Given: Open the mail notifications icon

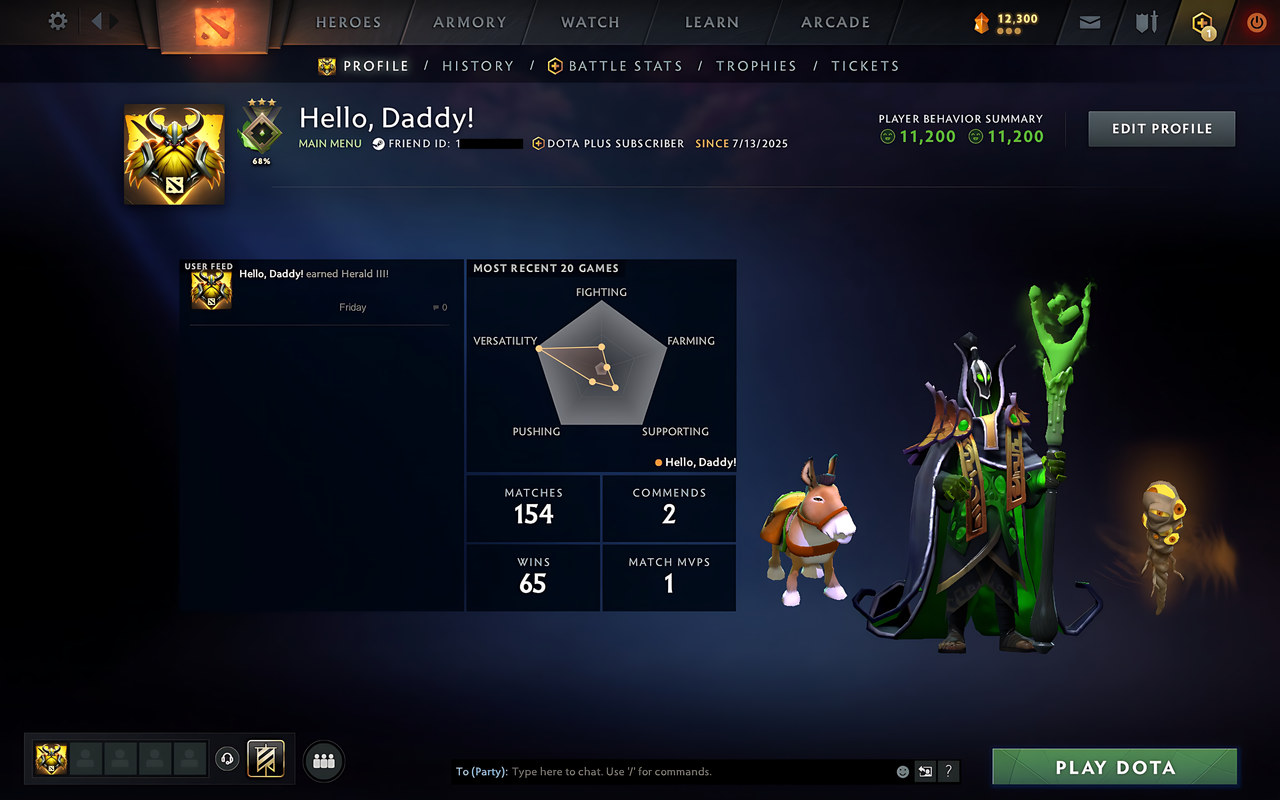Looking at the screenshot, I should [1089, 22].
